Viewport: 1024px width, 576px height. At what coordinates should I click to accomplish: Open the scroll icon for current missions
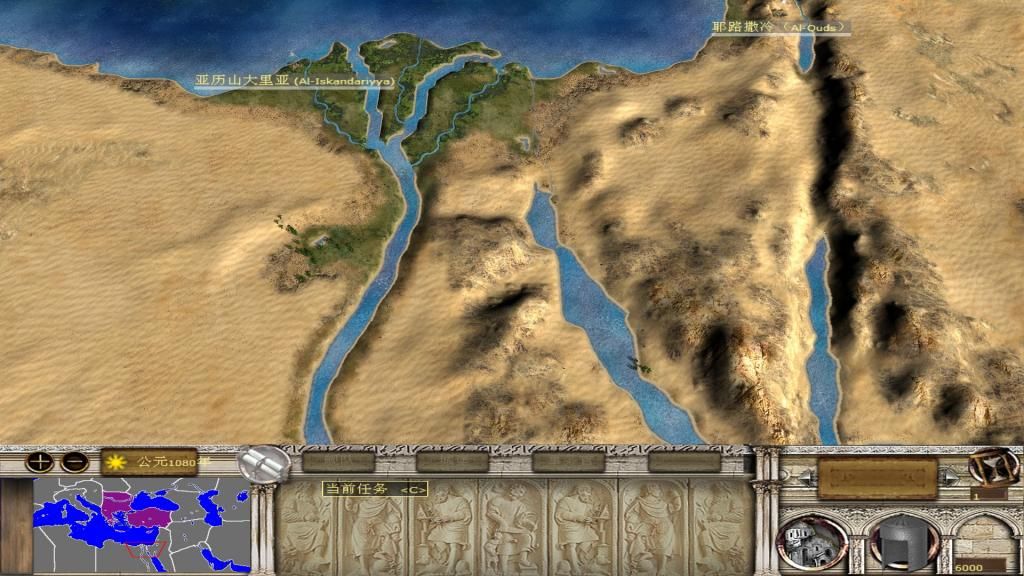point(265,463)
